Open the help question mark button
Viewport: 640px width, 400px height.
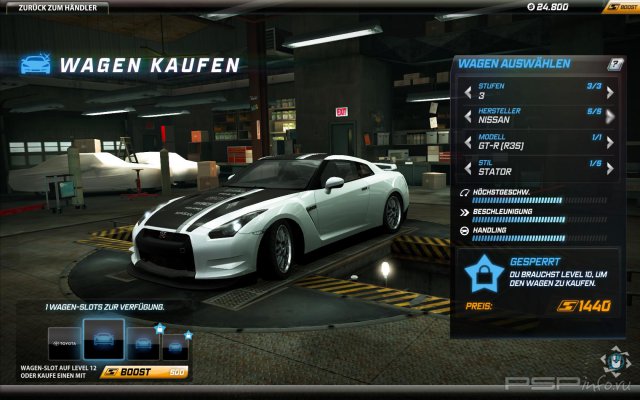coord(616,64)
